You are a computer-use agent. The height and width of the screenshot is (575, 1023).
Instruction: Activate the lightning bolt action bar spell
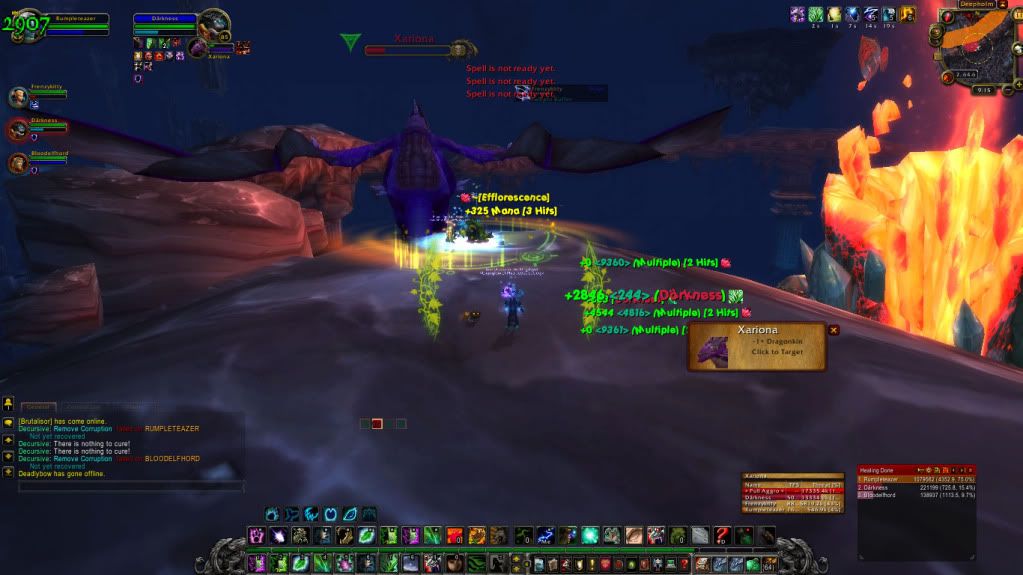pos(545,536)
